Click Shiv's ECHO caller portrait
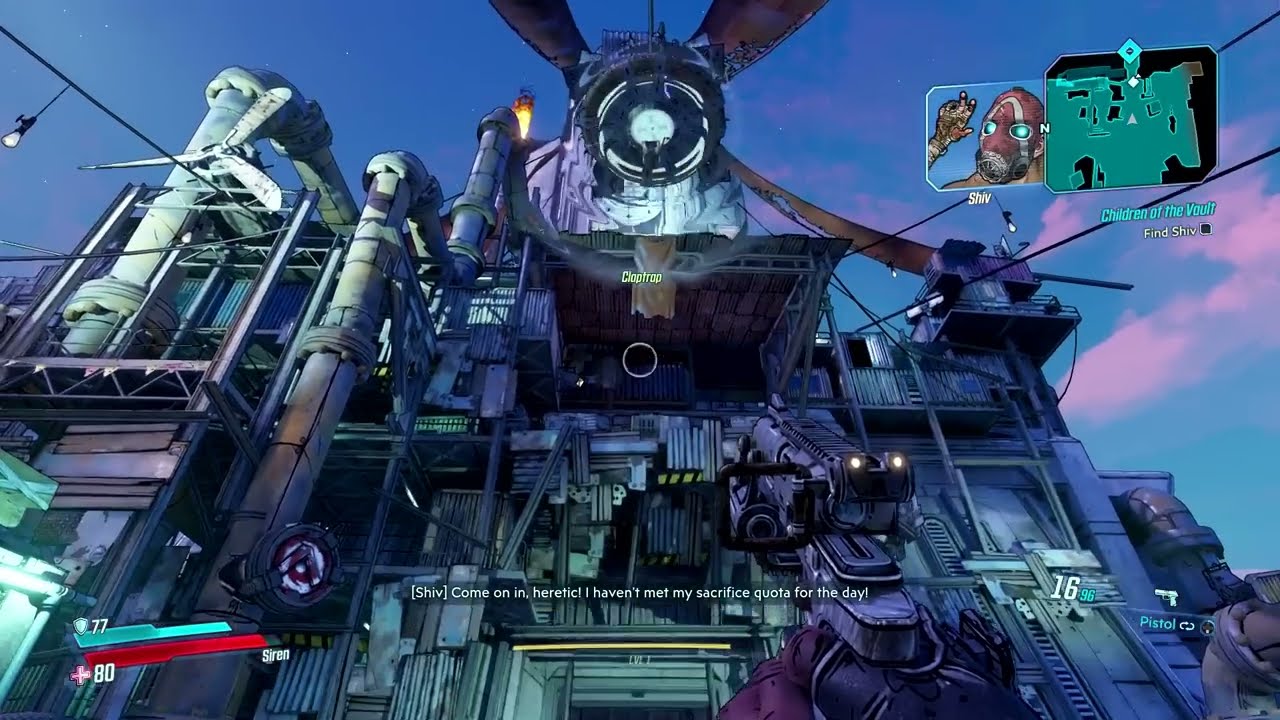 [986, 137]
